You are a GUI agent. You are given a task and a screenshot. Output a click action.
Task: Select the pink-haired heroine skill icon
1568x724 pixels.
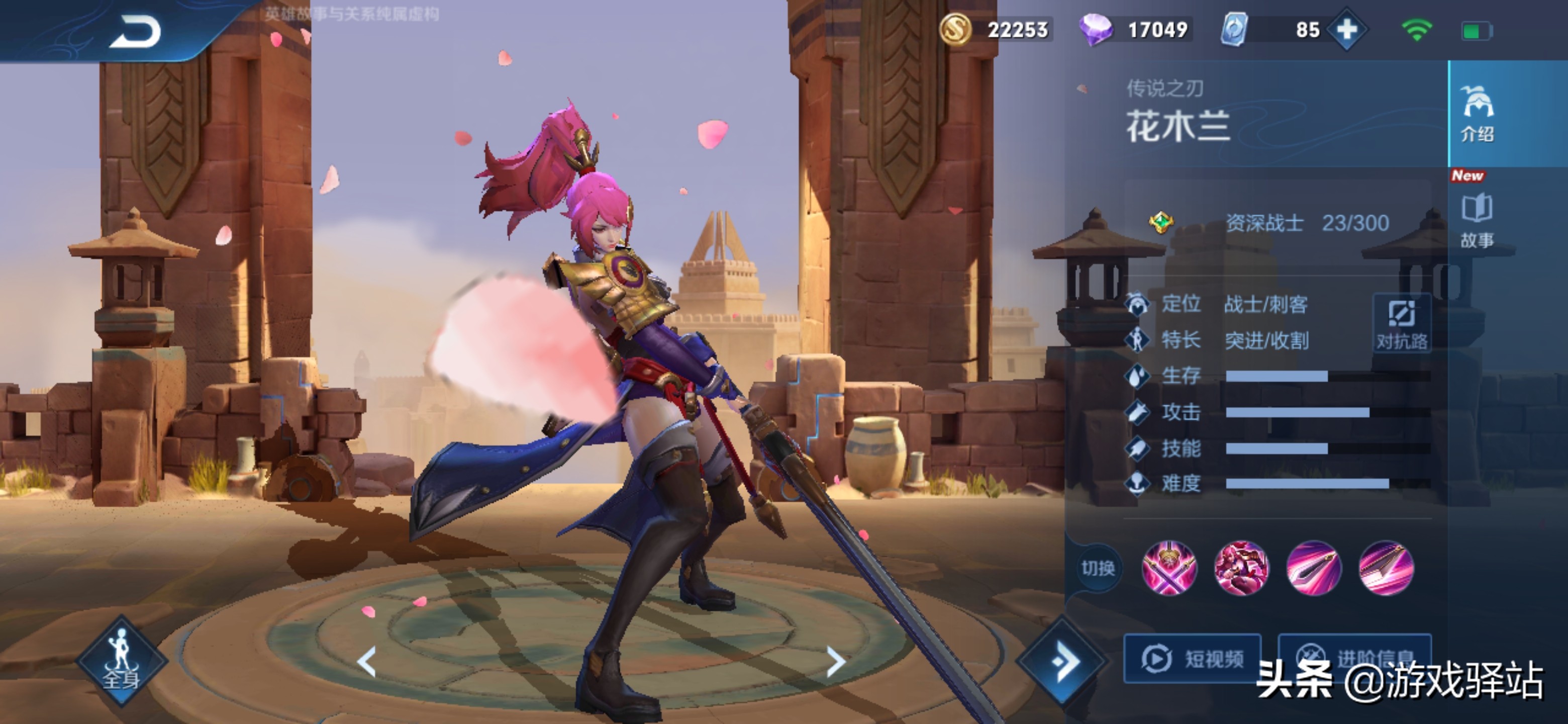(x=1241, y=568)
